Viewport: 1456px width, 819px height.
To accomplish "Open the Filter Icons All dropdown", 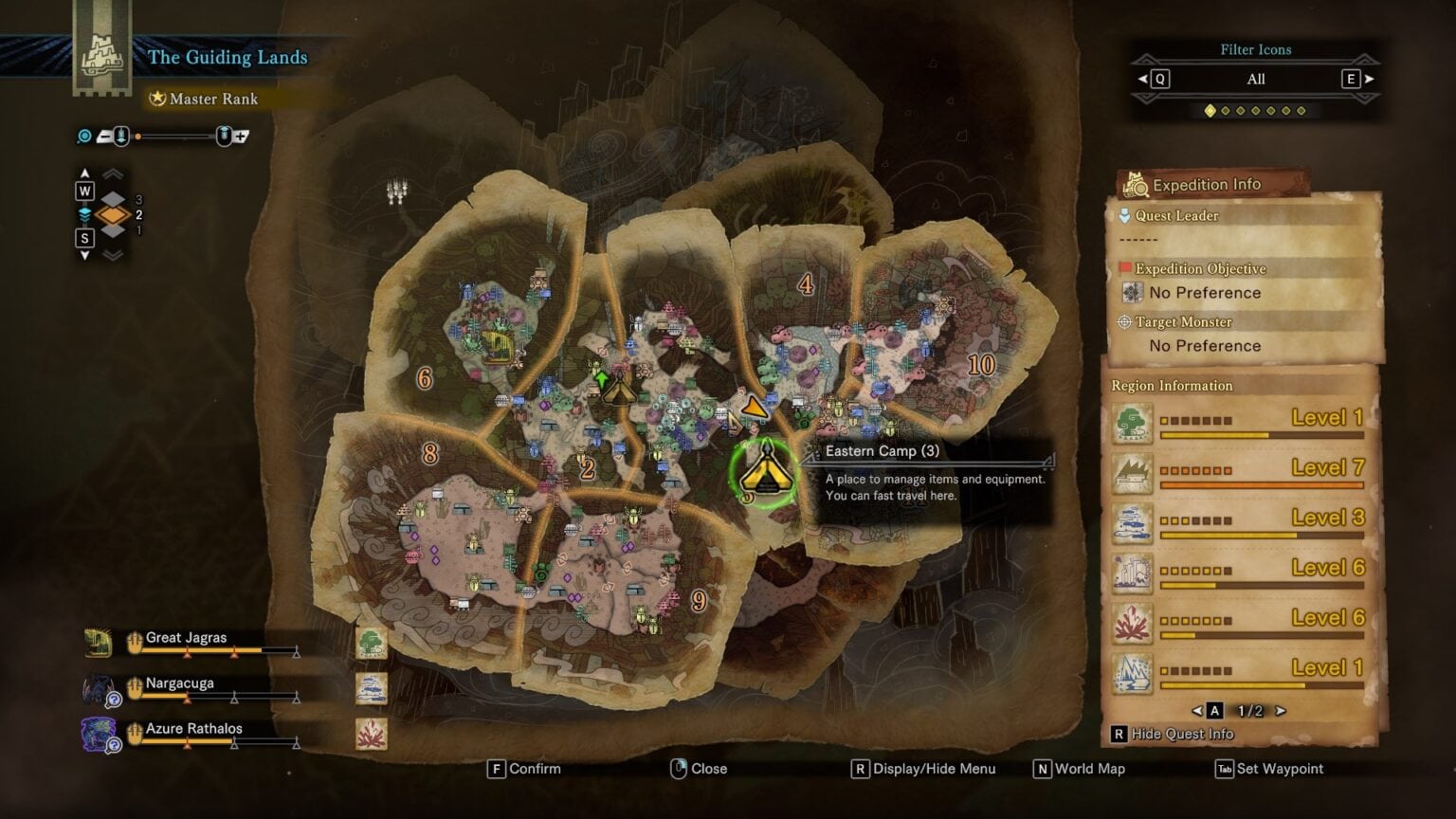I will (1255, 80).
